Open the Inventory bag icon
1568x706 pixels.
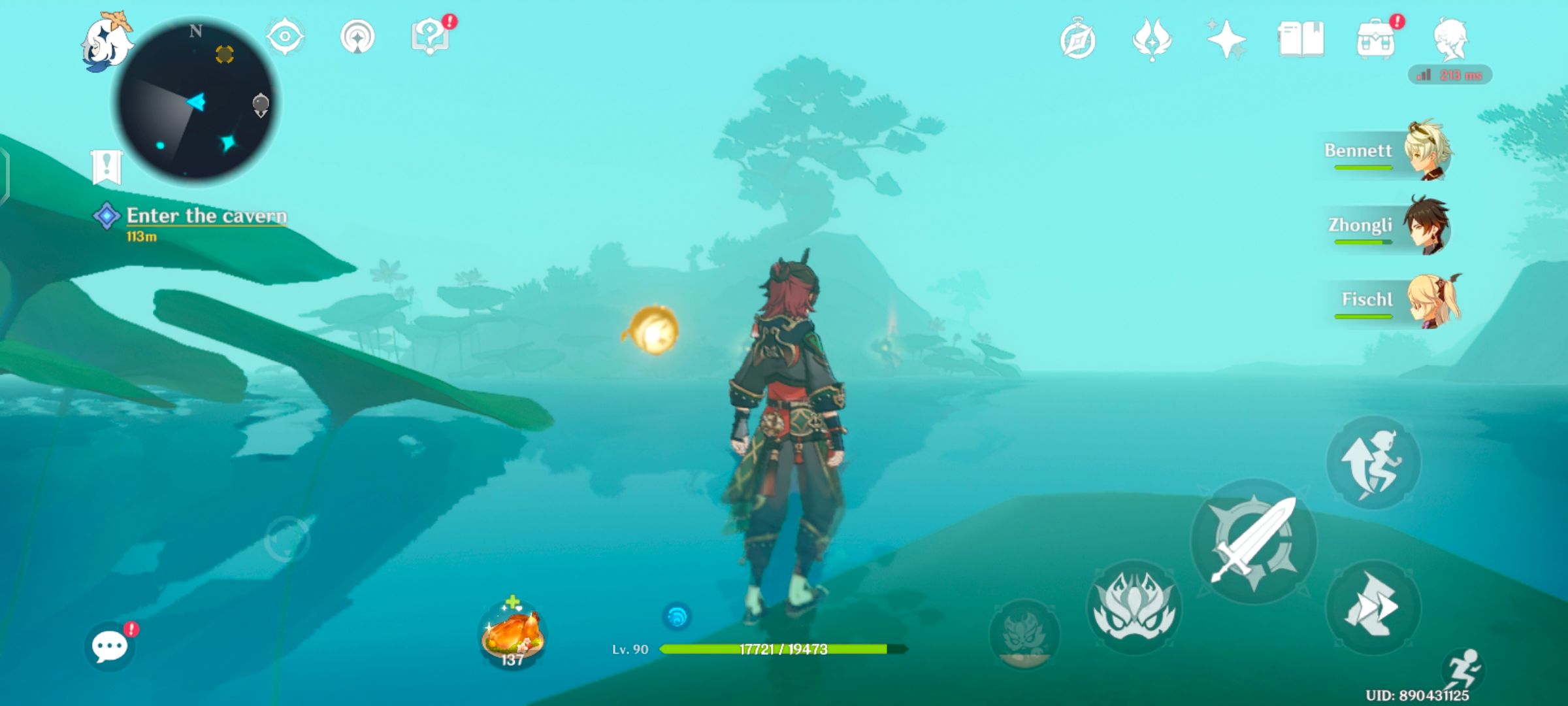pyautogui.click(x=1376, y=41)
